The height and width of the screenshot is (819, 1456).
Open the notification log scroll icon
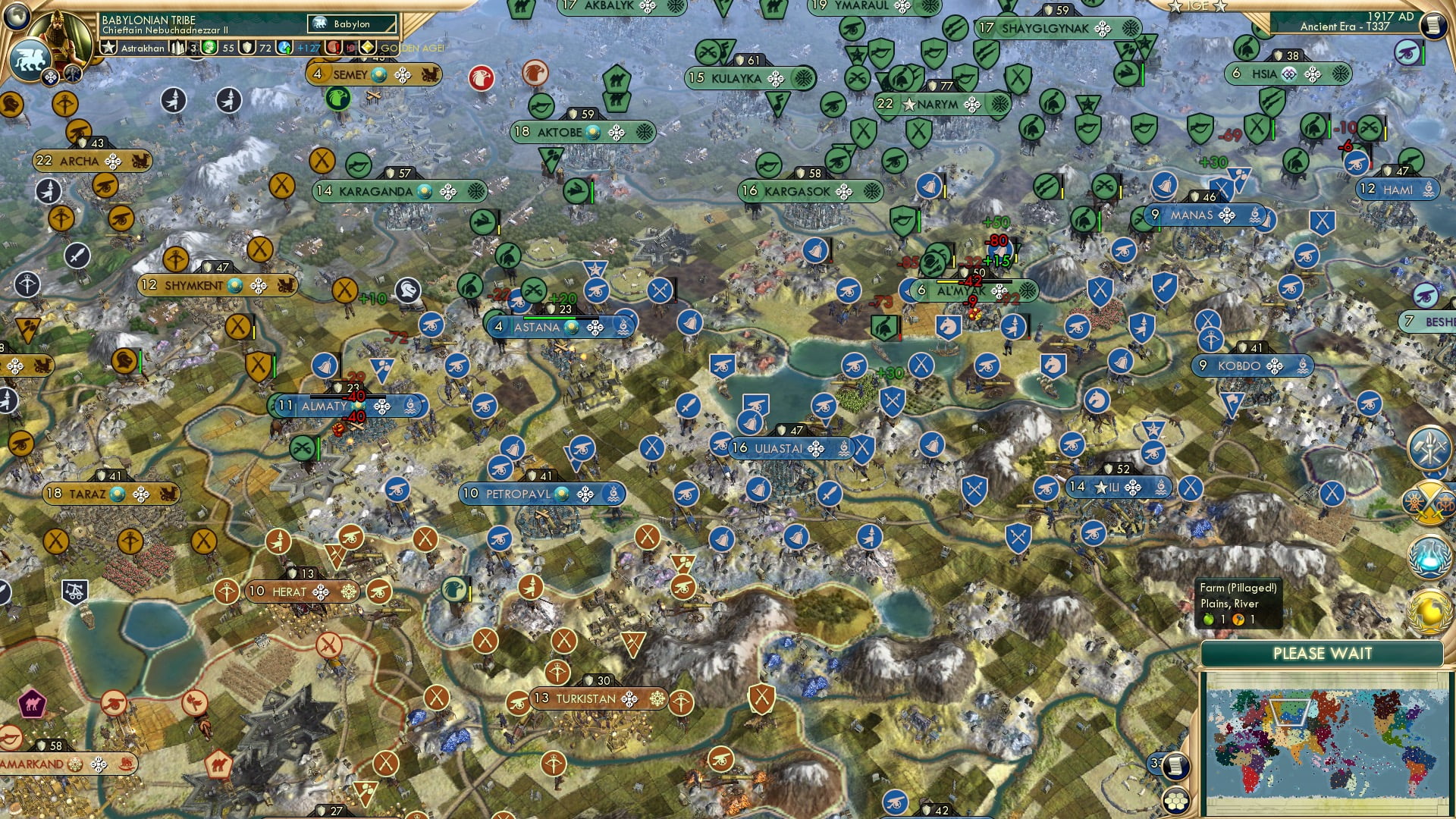tap(1176, 767)
